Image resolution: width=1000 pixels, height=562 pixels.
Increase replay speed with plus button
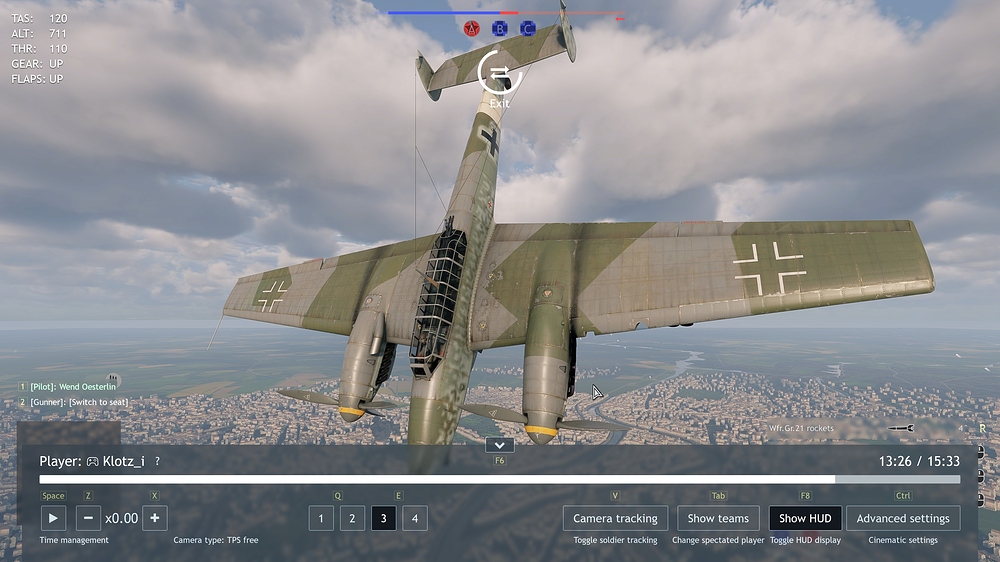tap(154, 518)
